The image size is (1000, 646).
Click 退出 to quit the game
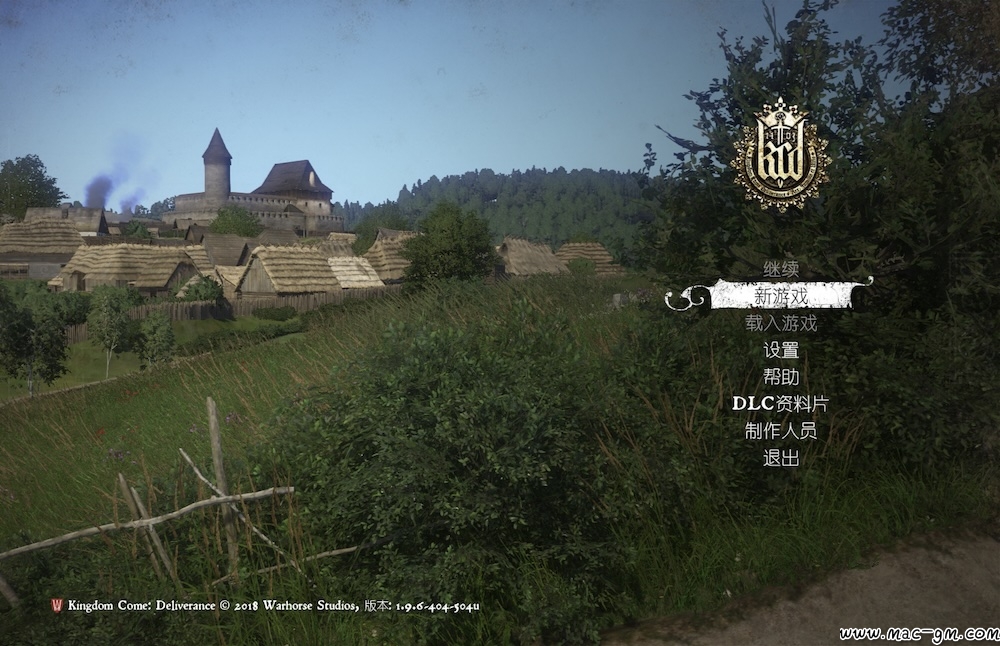[781, 458]
